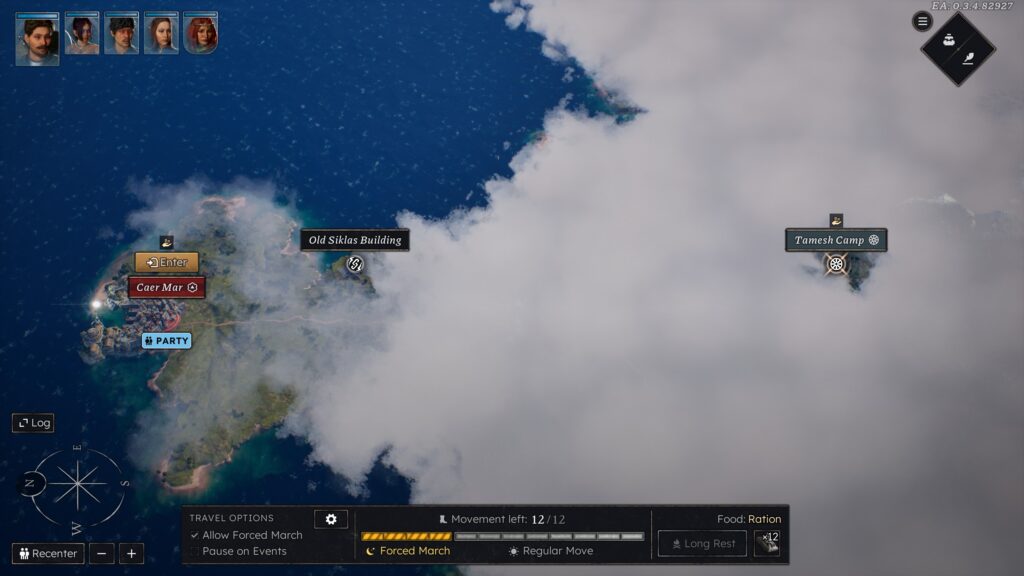Screen dimensions: 1024x576
Task: Click the compass rose
Action: [x=77, y=486]
